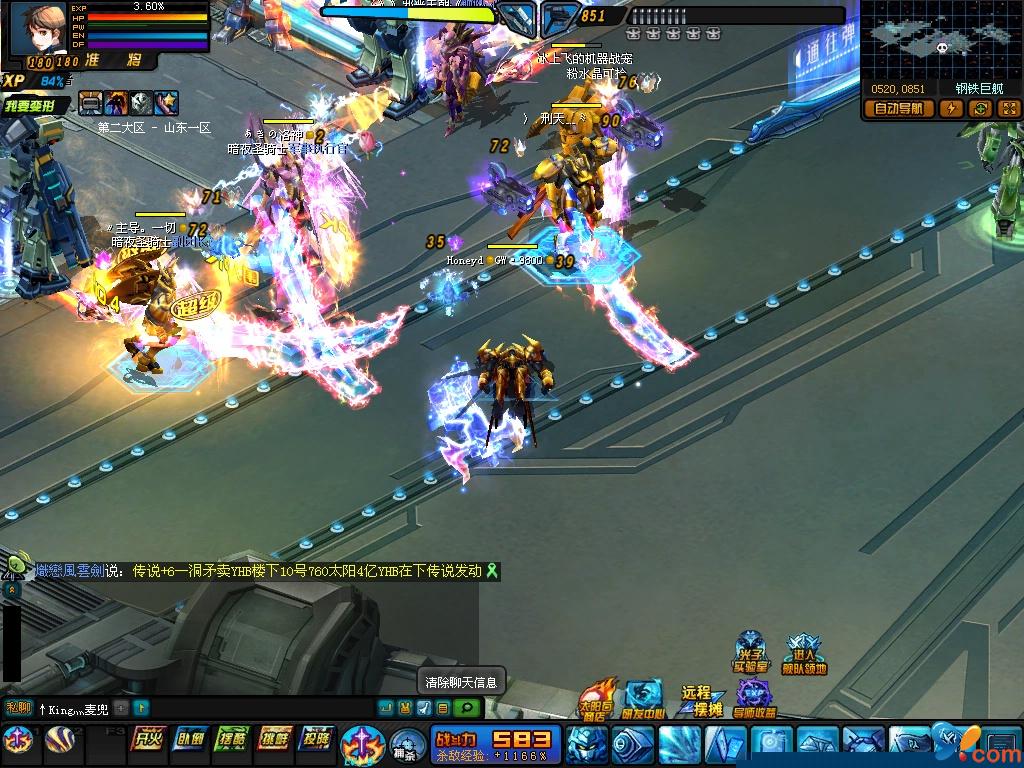Image resolution: width=1024 pixels, height=768 pixels.
Task: Click the 捕杀 hunt round button
Action: (404, 745)
